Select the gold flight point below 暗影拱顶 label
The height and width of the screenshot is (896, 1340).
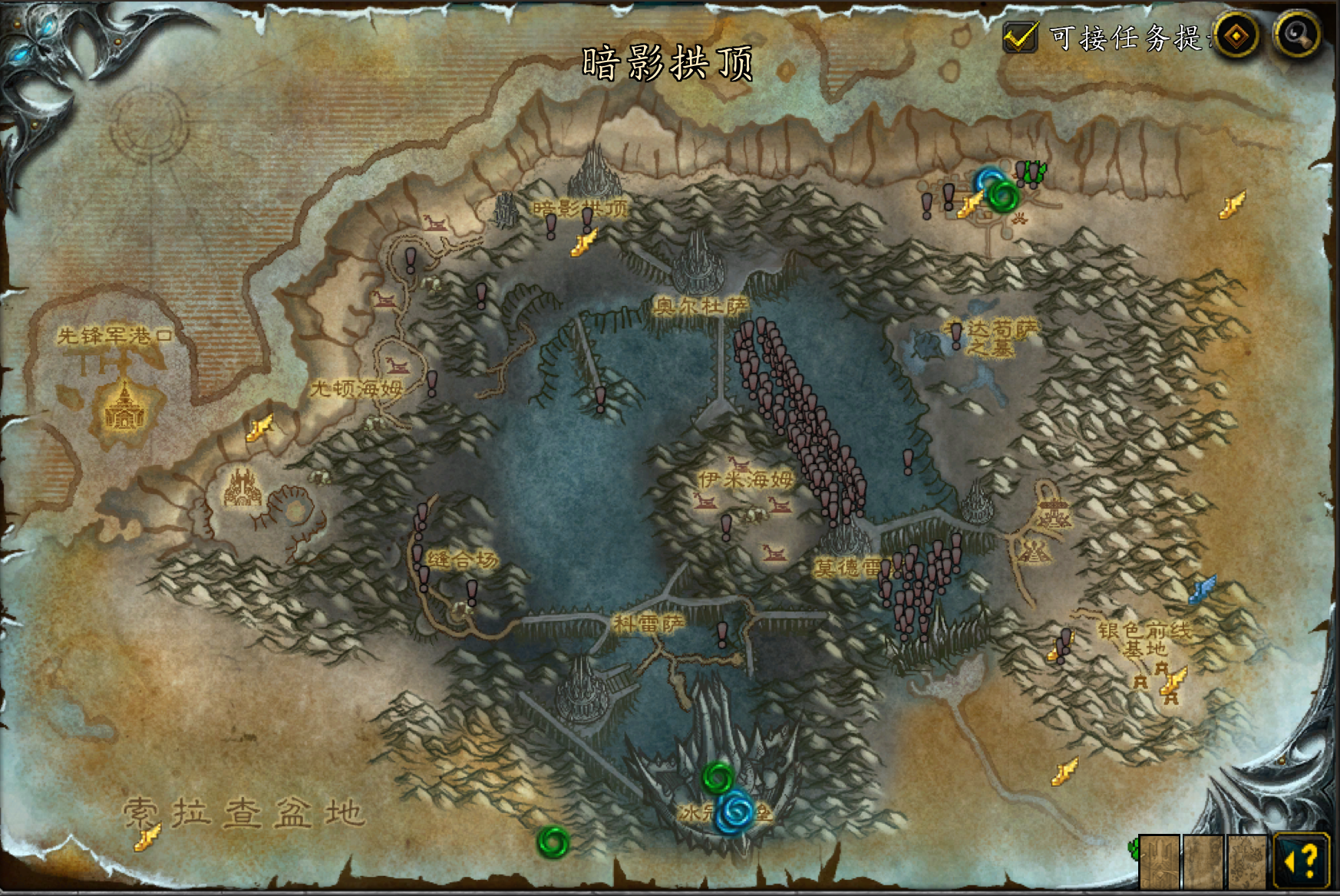click(x=584, y=243)
